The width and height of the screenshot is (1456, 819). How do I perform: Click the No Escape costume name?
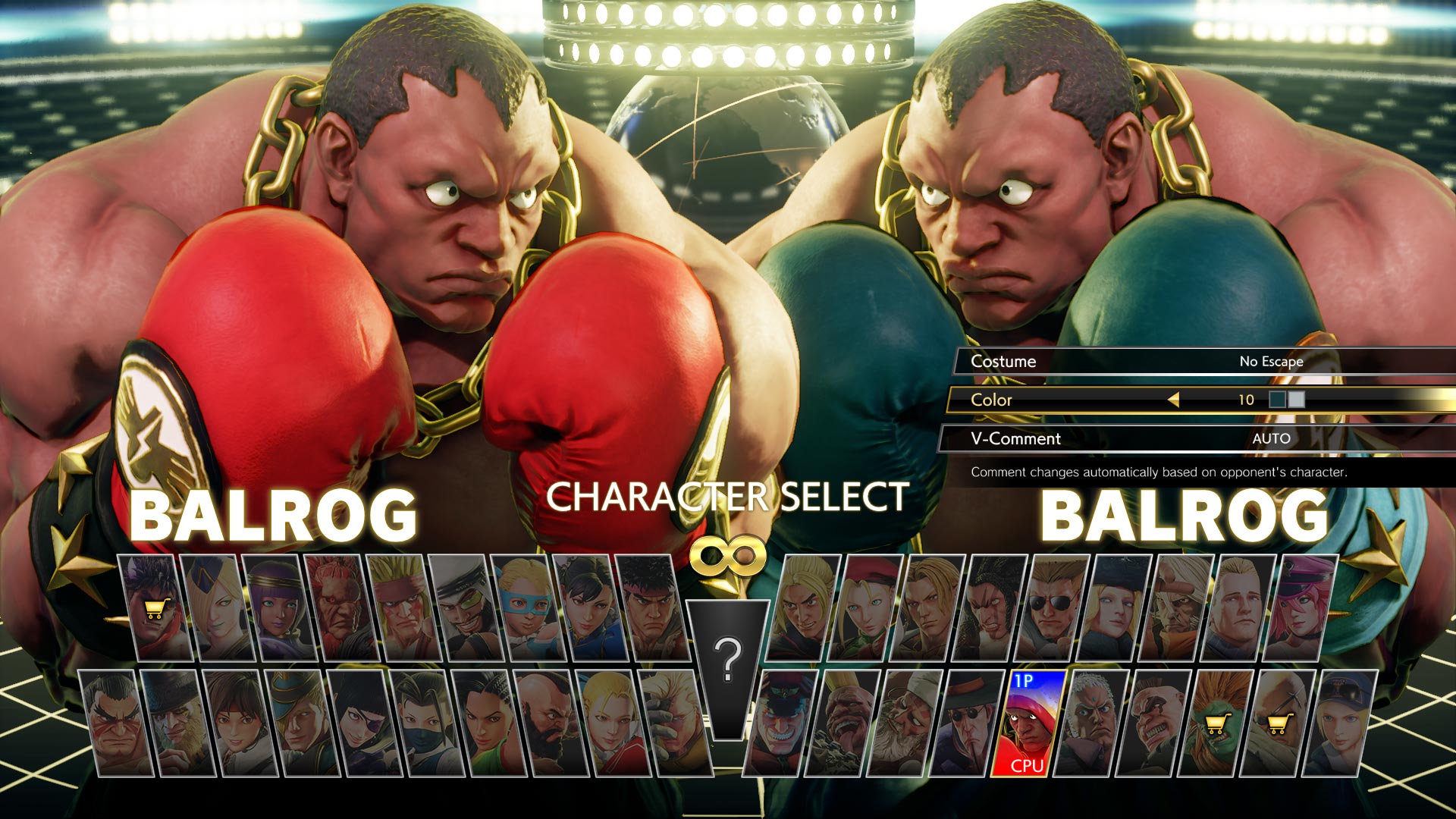coord(1270,362)
